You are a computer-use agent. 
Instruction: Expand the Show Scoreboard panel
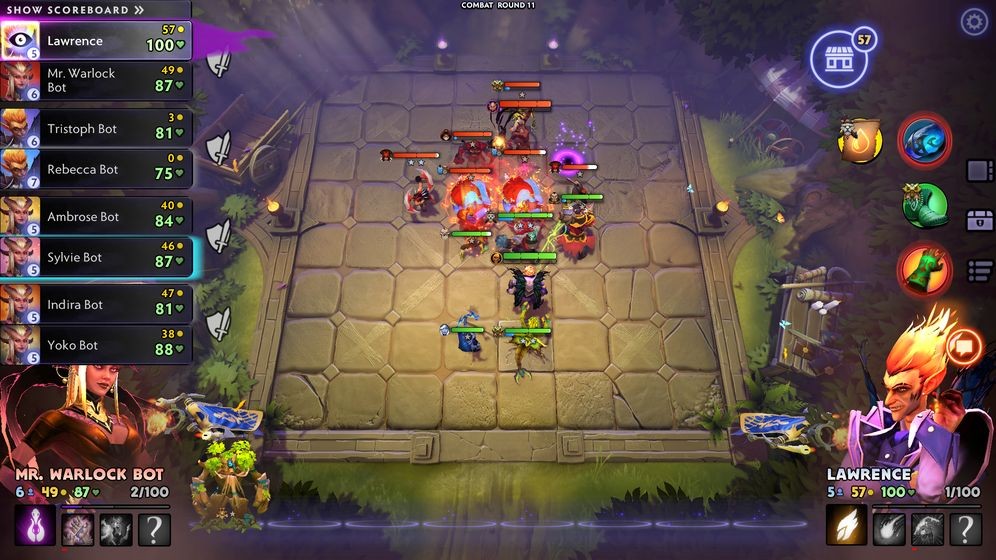coord(75,10)
